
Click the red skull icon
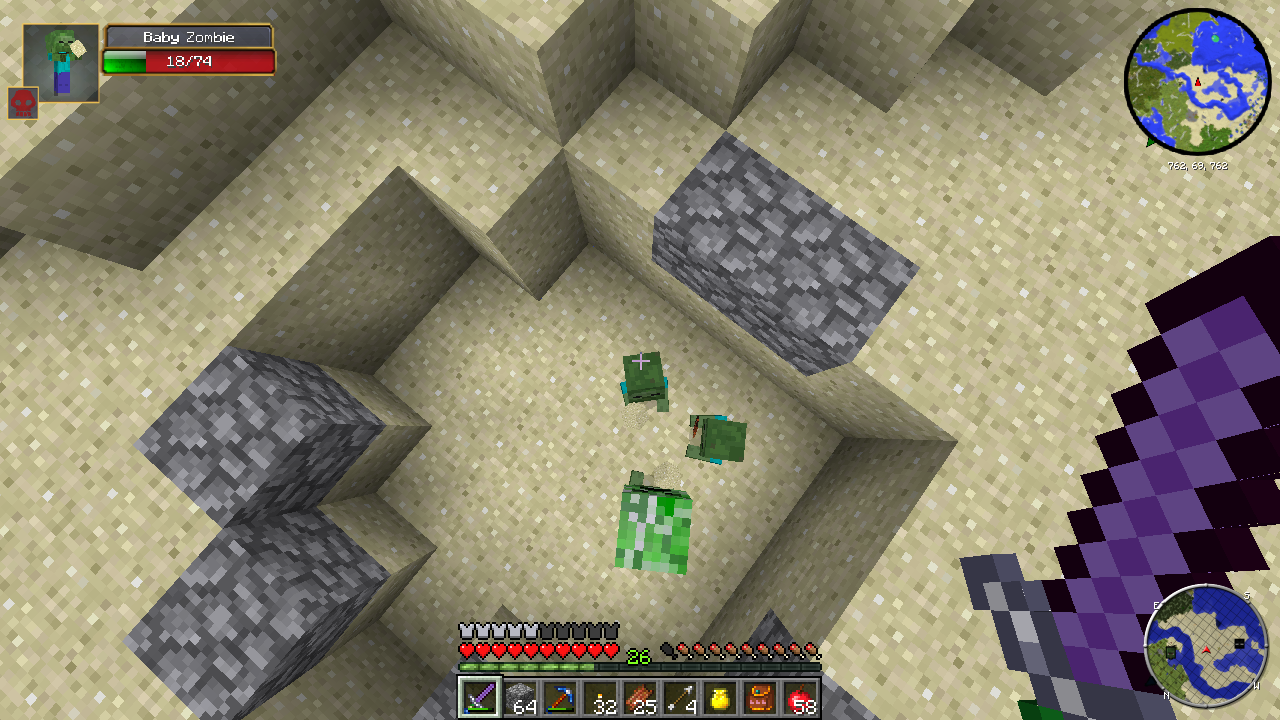click(23, 103)
